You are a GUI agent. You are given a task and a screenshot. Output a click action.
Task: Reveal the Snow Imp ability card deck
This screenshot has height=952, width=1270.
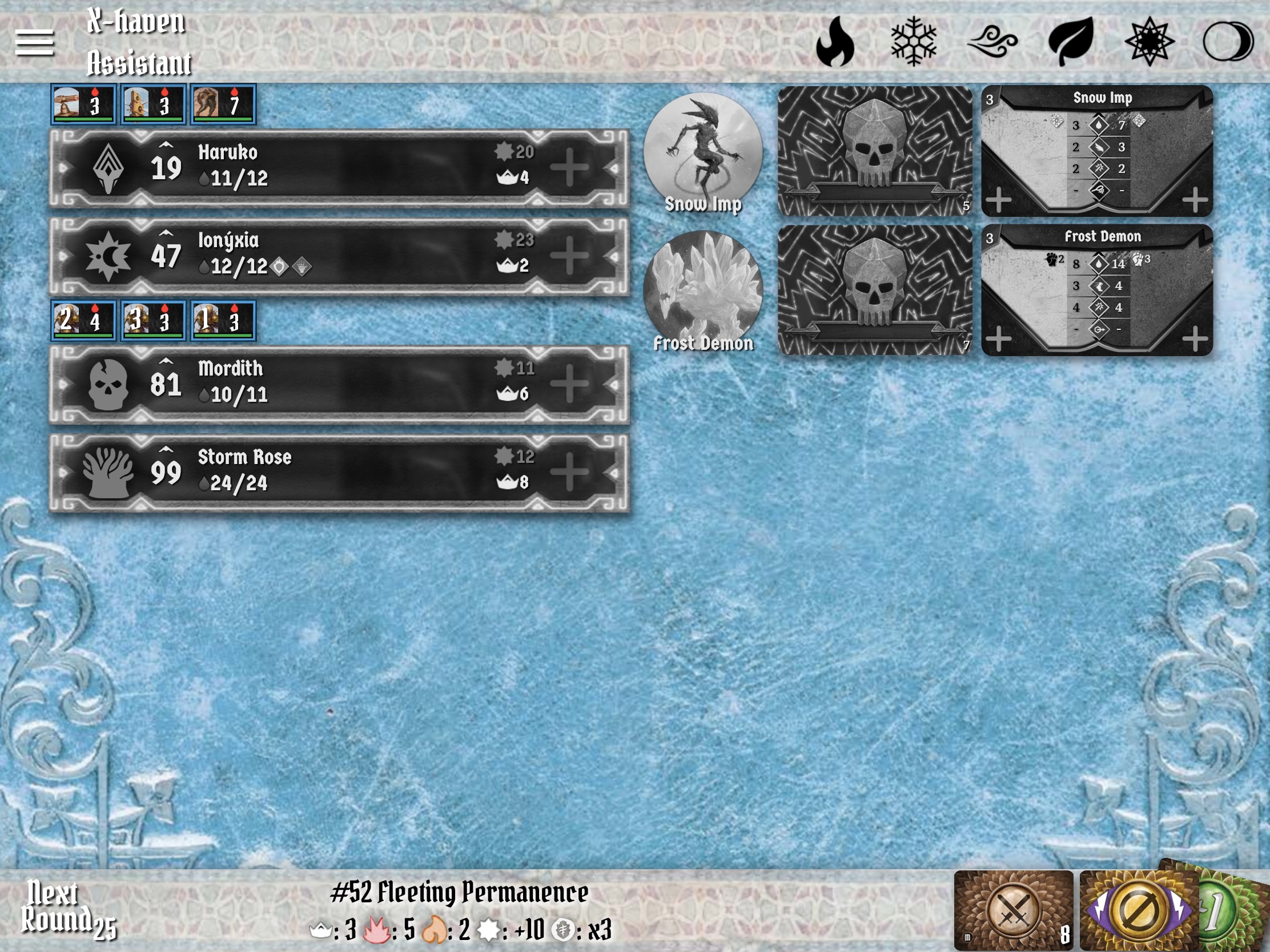point(874,150)
